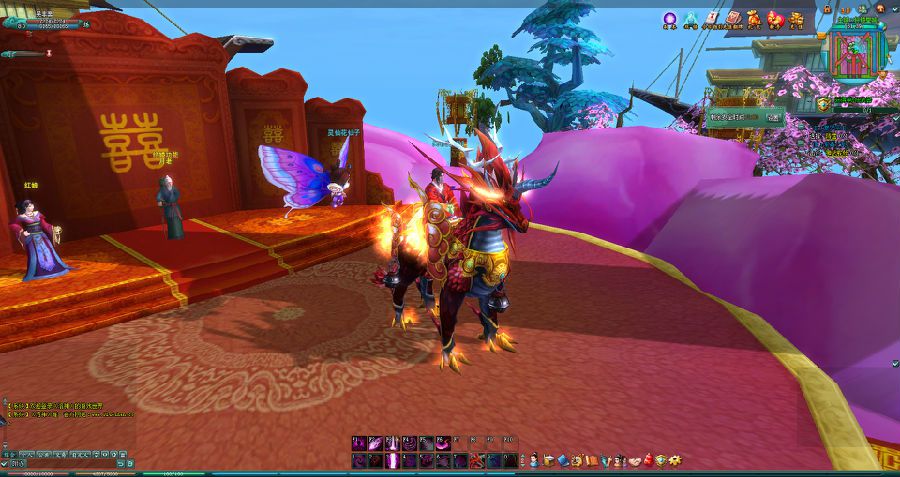
Task: Open the gold ingot icon
Action: pos(797,18)
